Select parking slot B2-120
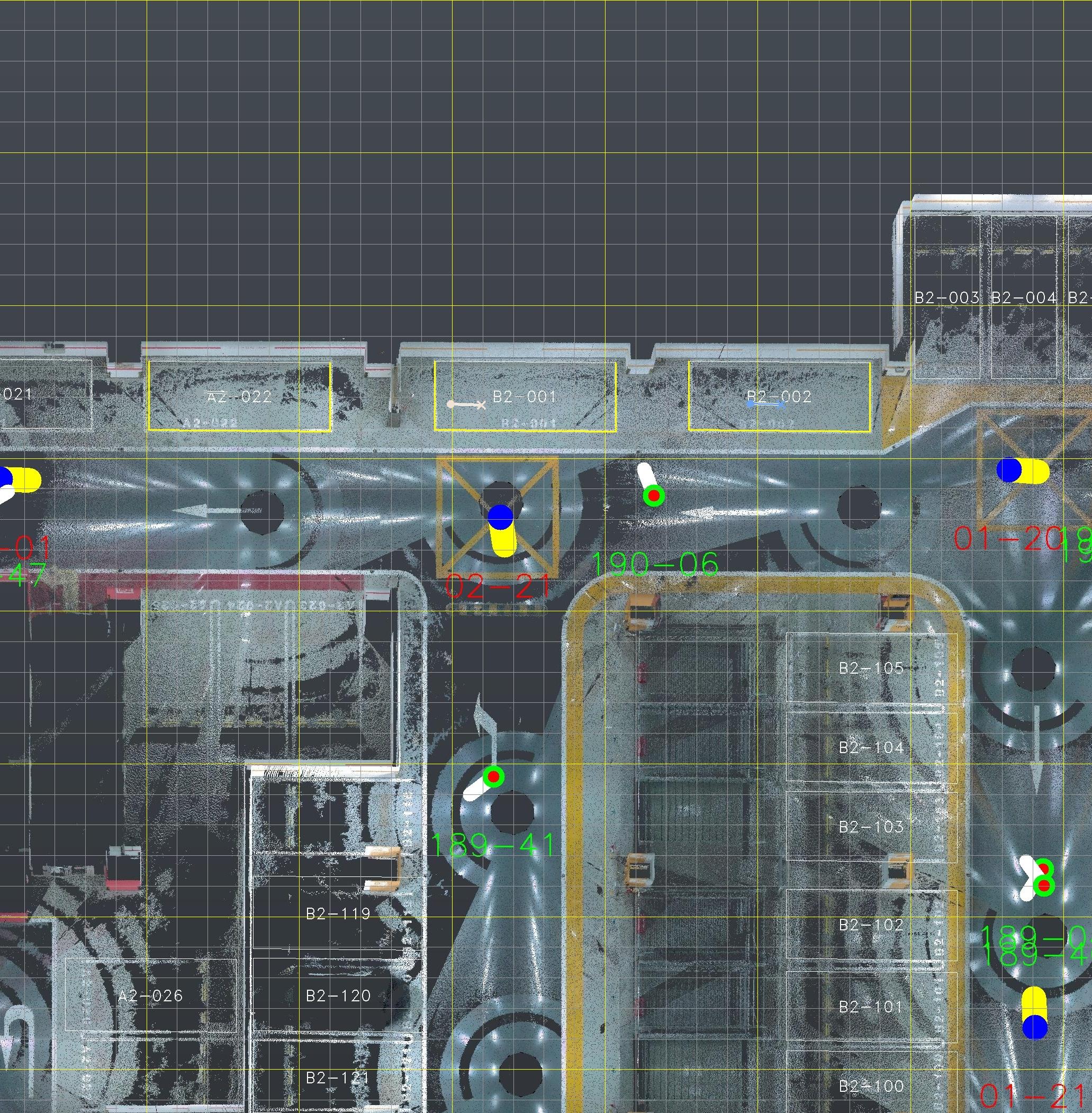The image size is (1092, 1113). [x=338, y=996]
